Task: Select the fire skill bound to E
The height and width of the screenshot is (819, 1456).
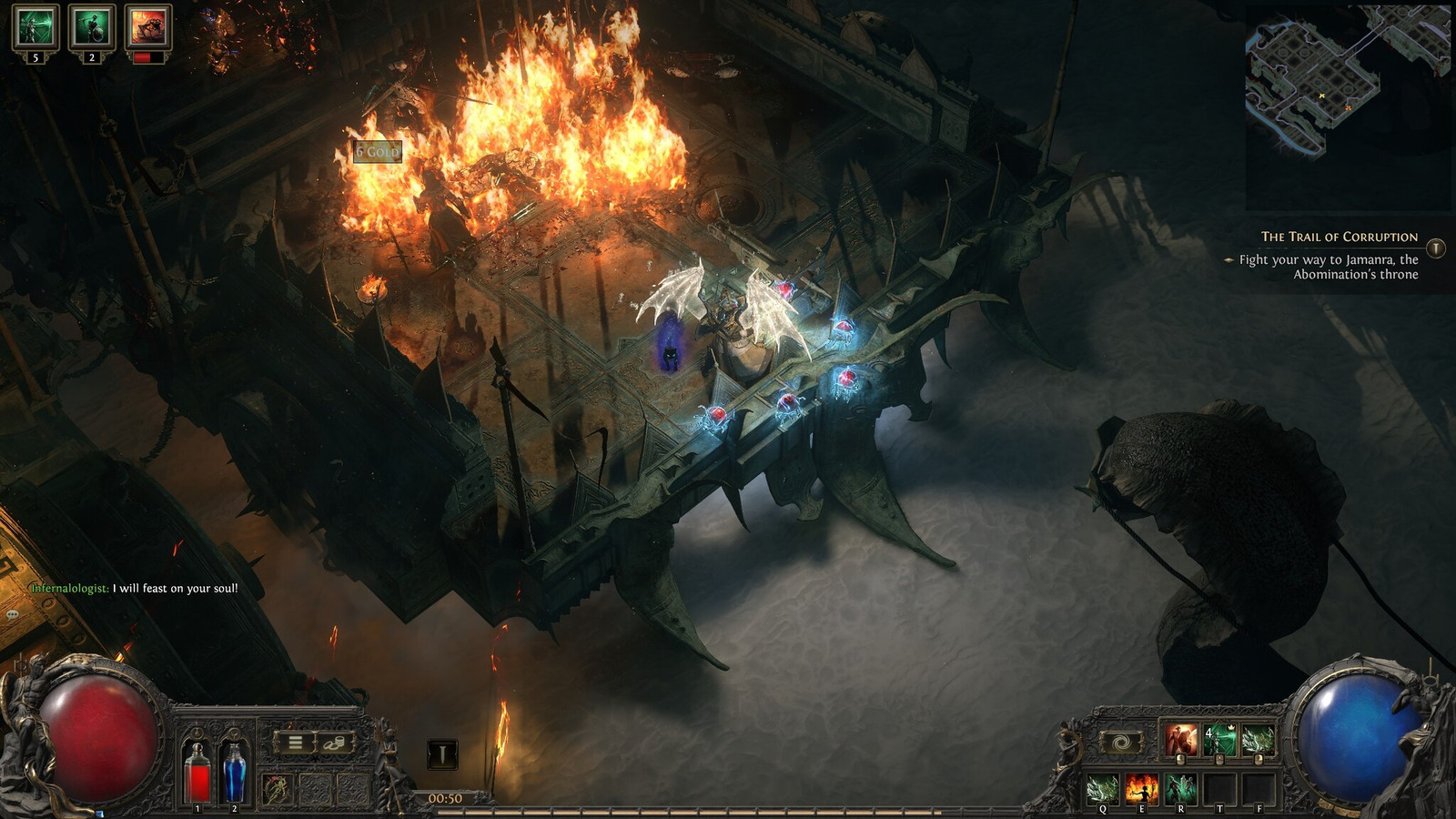Action: click(1142, 790)
